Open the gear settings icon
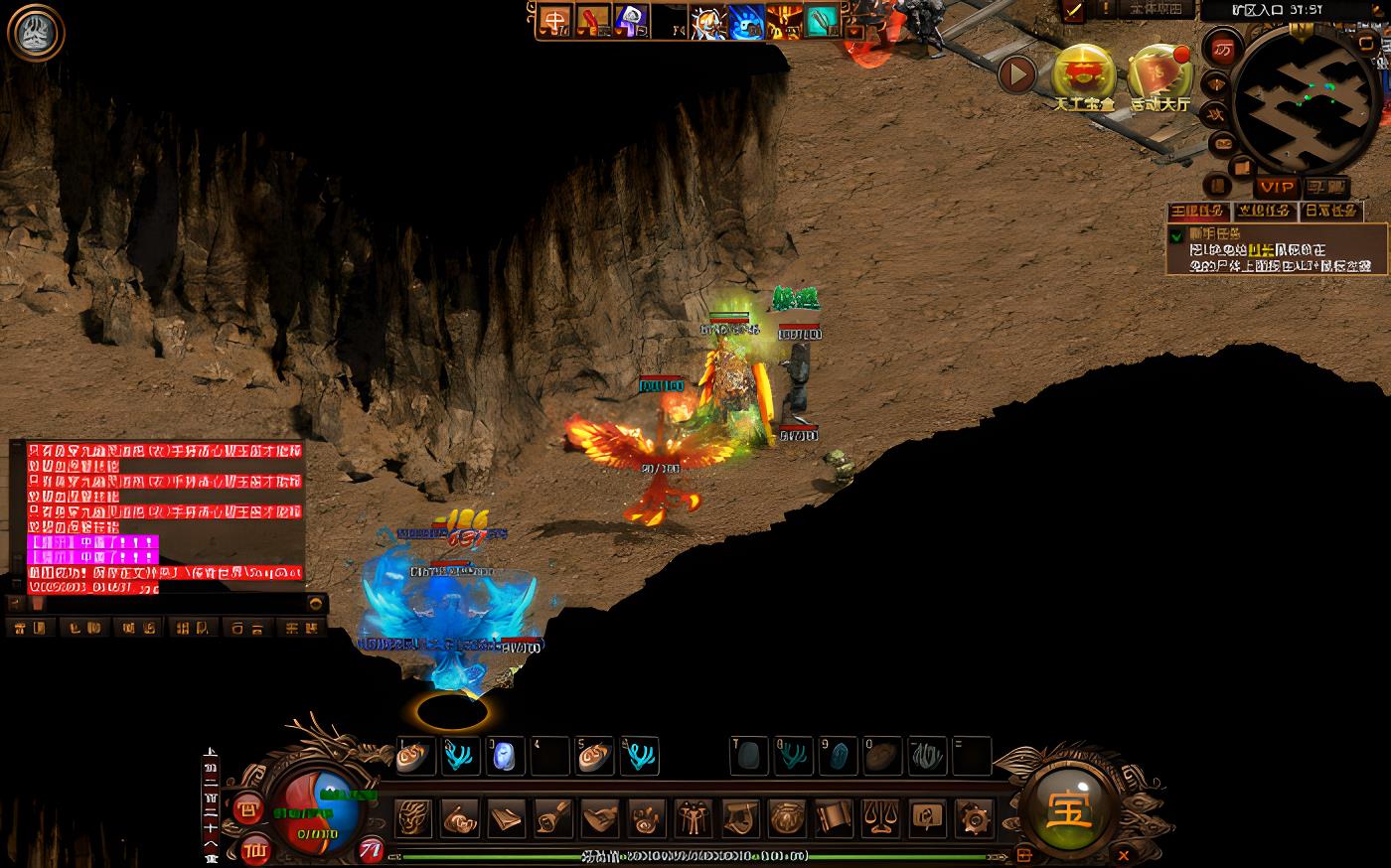The height and width of the screenshot is (868, 1391). click(974, 818)
